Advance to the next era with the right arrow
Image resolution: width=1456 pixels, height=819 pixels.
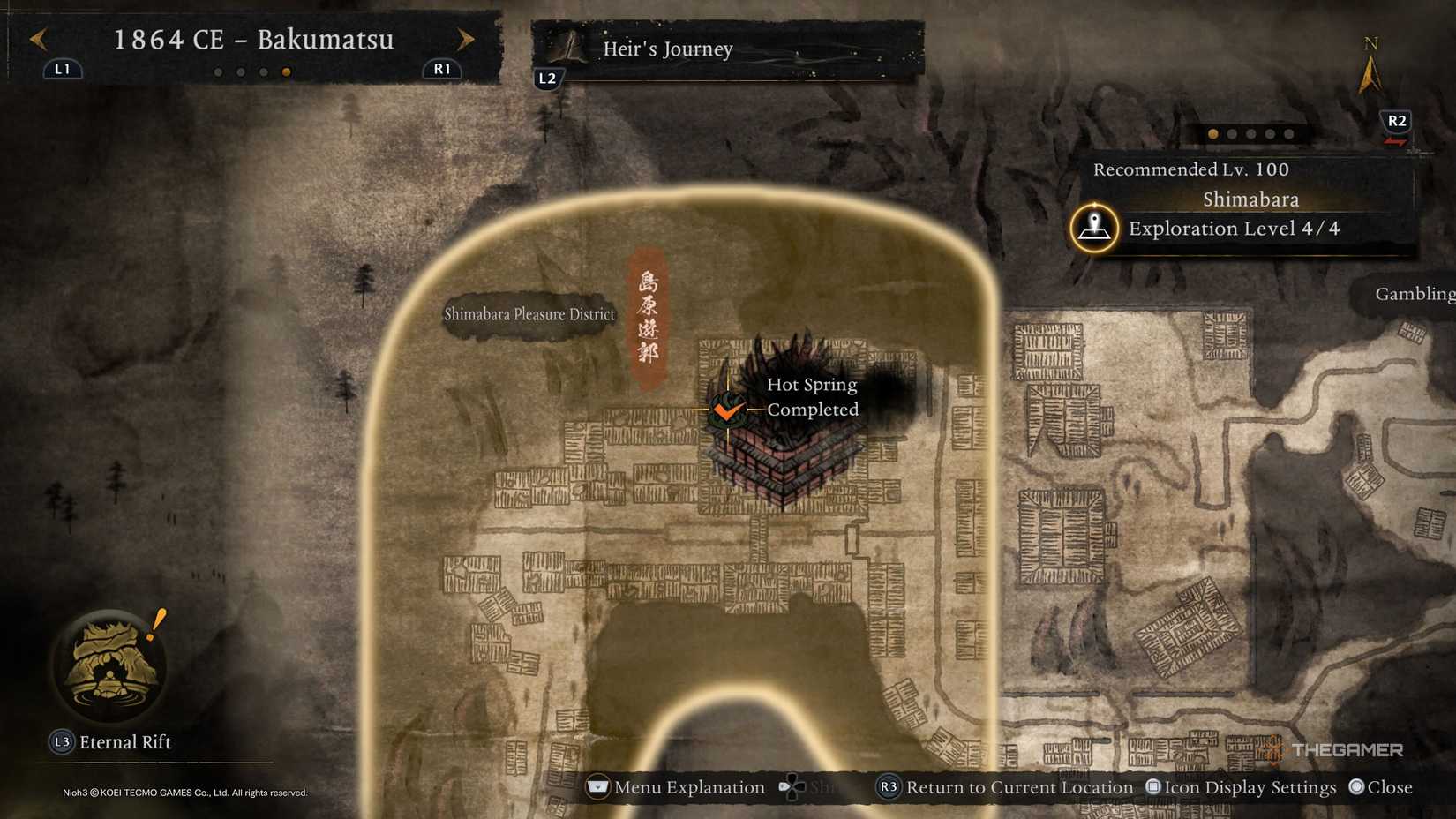click(466, 40)
